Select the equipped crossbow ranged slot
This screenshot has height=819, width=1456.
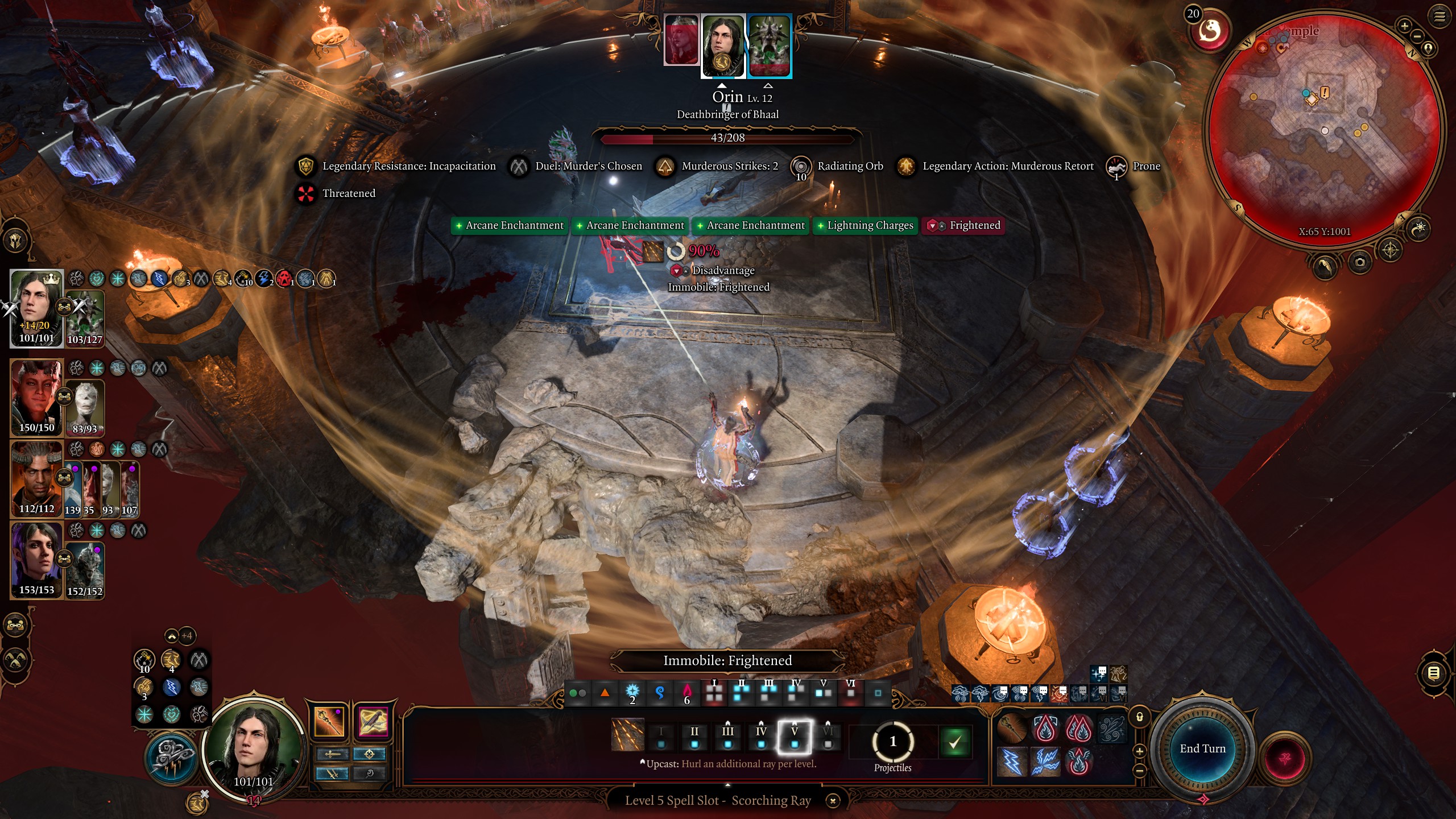(x=373, y=721)
